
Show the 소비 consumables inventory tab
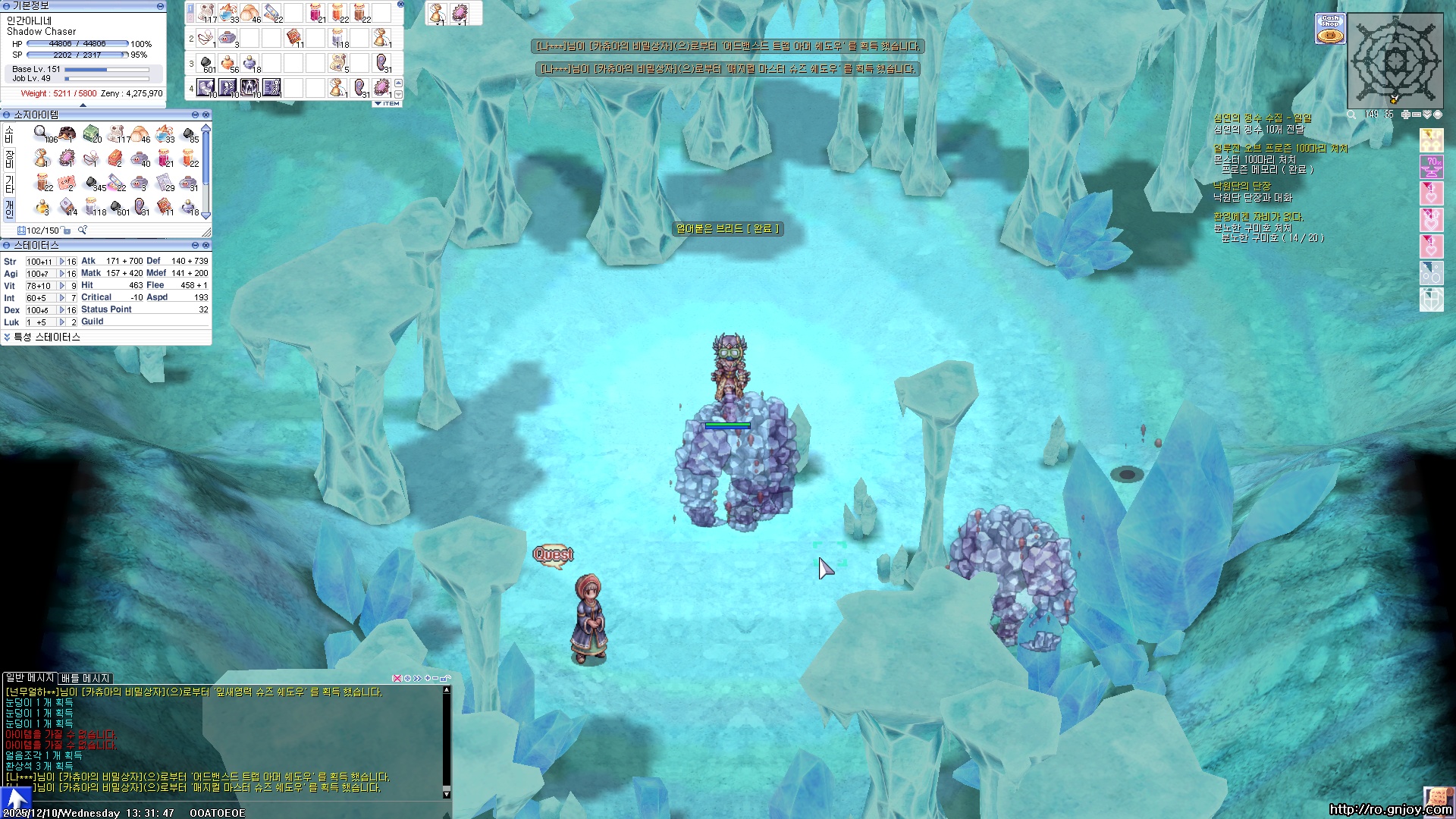pyautogui.click(x=9, y=134)
